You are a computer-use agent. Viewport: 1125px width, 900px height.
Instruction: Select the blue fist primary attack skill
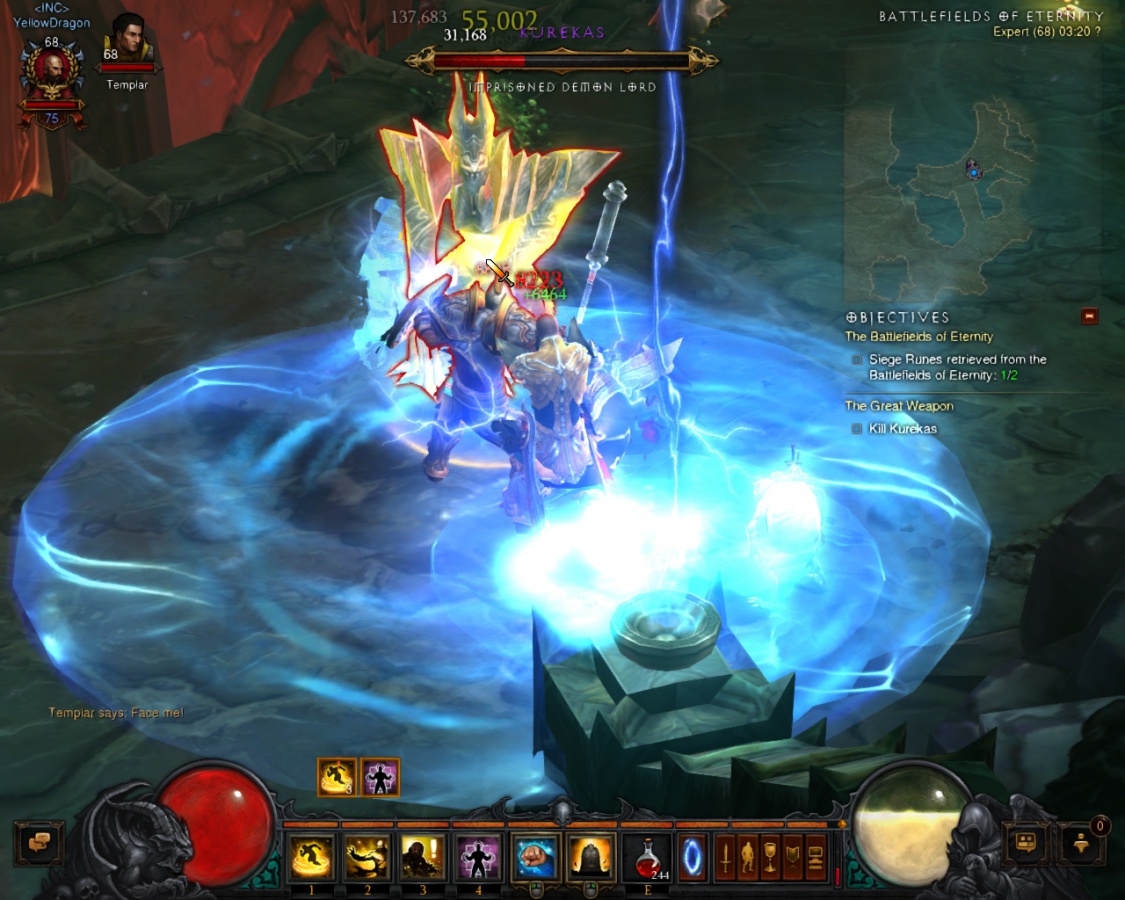[x=535, y=857]
